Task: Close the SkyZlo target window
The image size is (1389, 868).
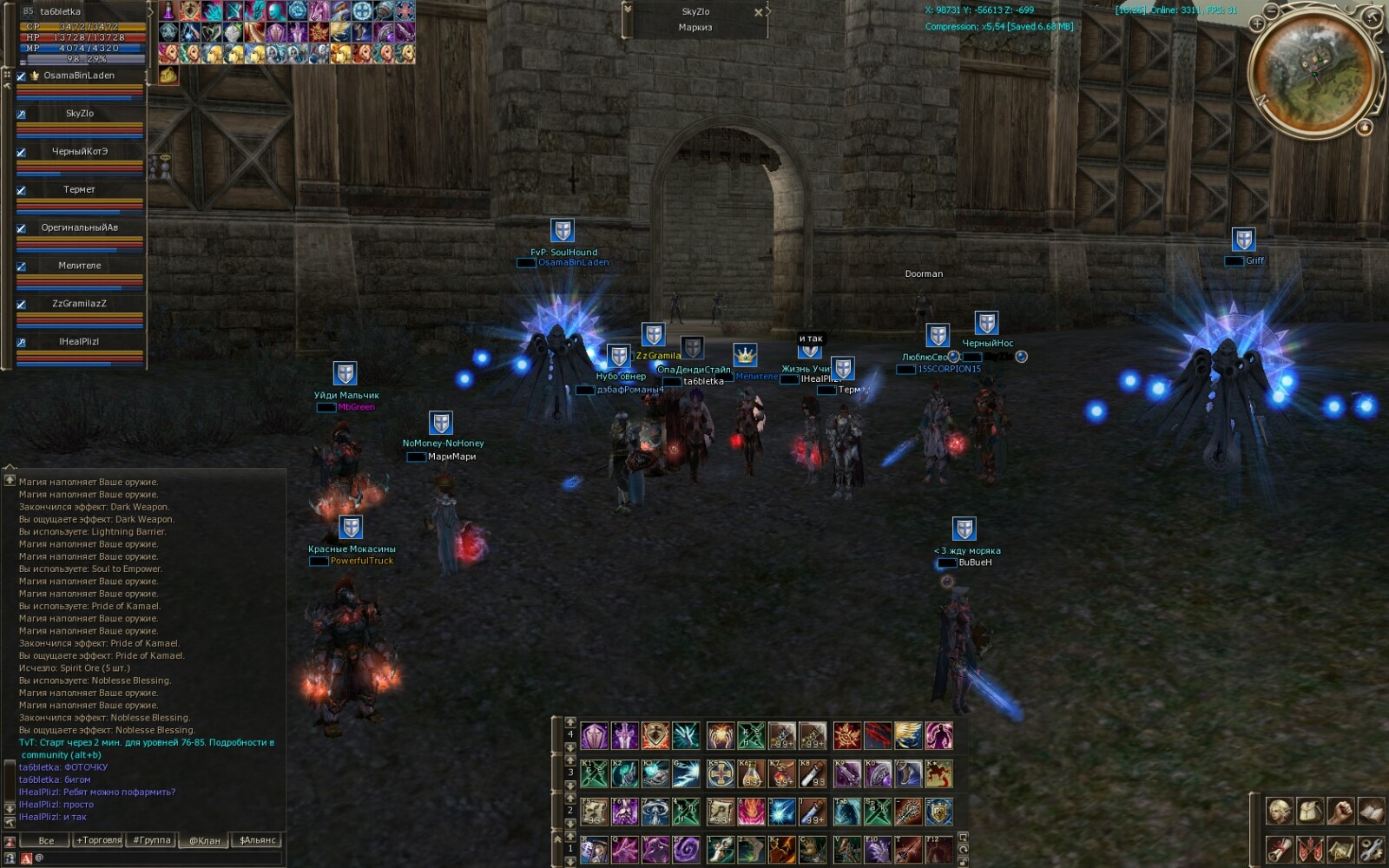Action: (759, 12)
